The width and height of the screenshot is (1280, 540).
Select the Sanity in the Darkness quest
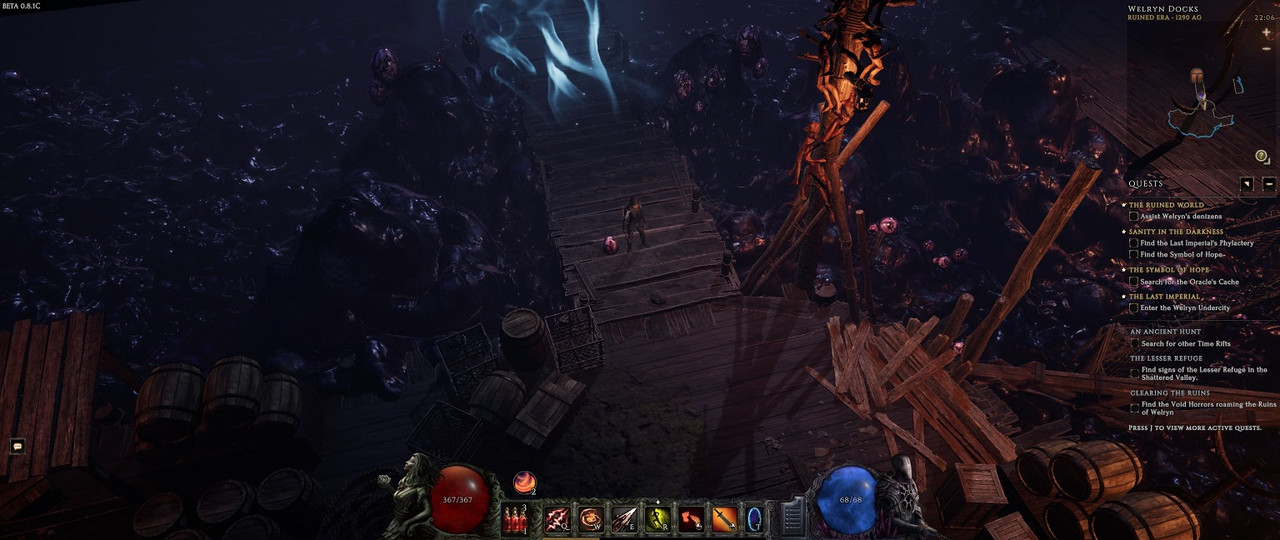1176,232
